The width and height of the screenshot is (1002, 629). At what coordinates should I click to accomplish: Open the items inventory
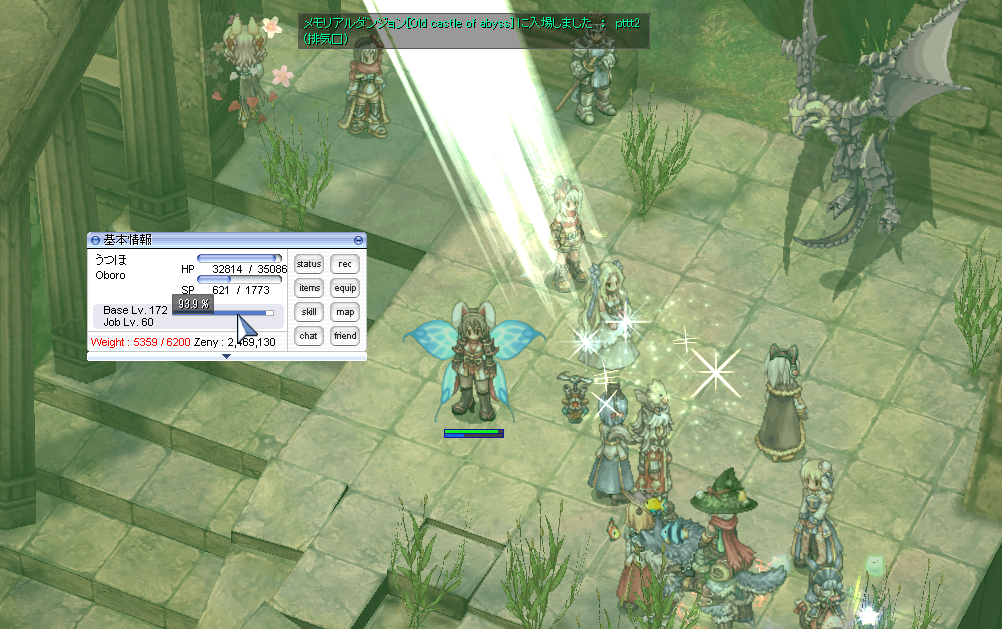coord(309,288)
